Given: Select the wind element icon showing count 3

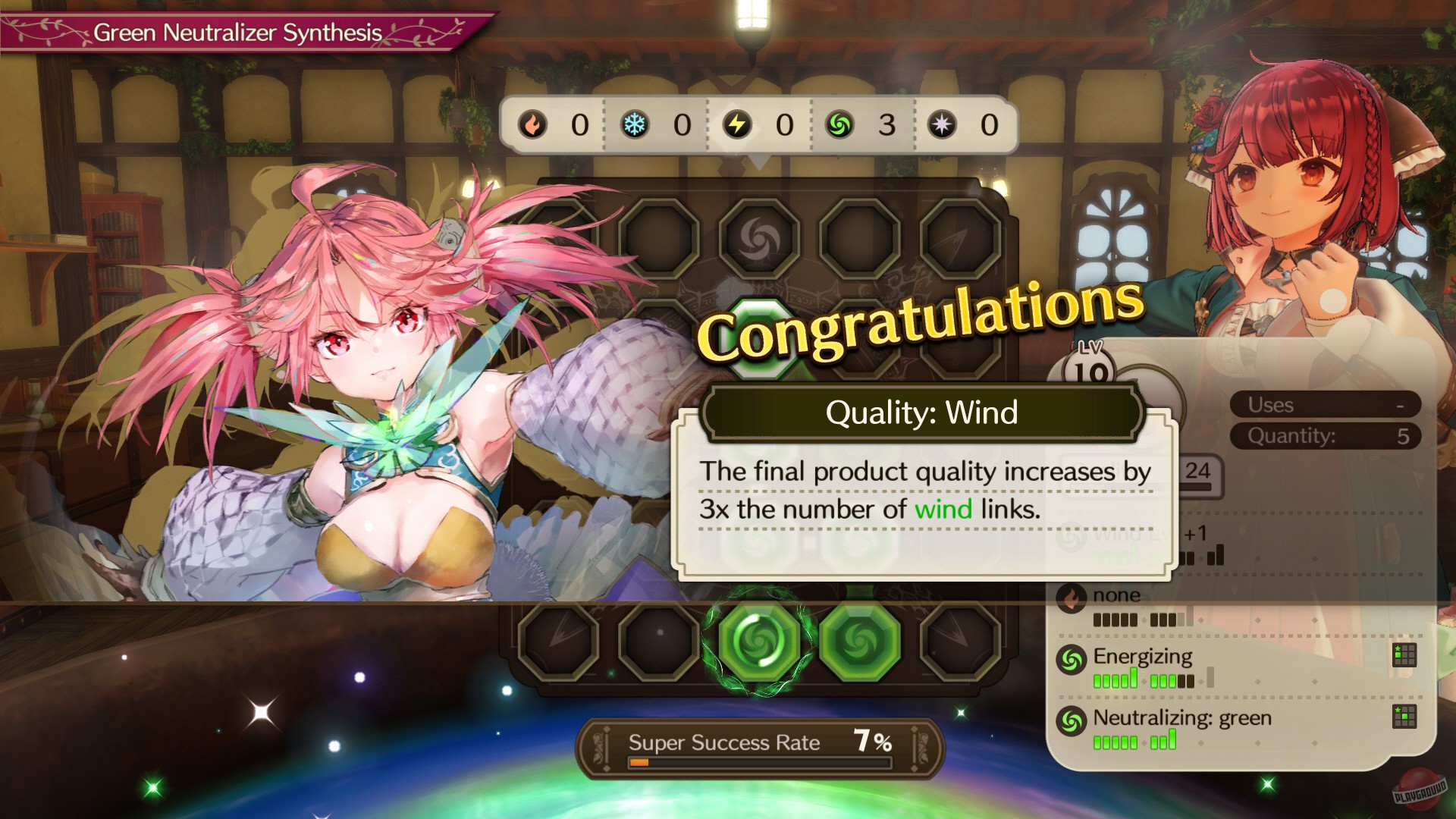Looking at the screenshot, I should pos(838,127).
